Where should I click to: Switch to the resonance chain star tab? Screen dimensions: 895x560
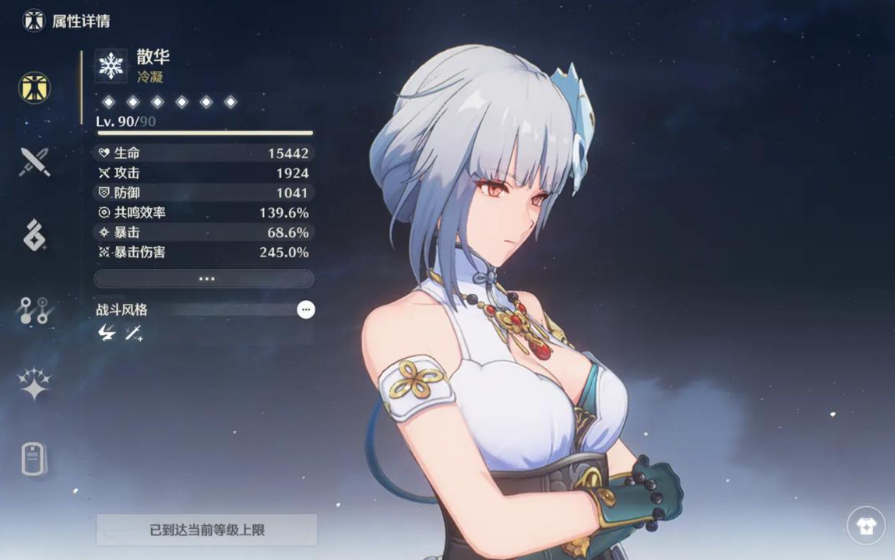35,384
